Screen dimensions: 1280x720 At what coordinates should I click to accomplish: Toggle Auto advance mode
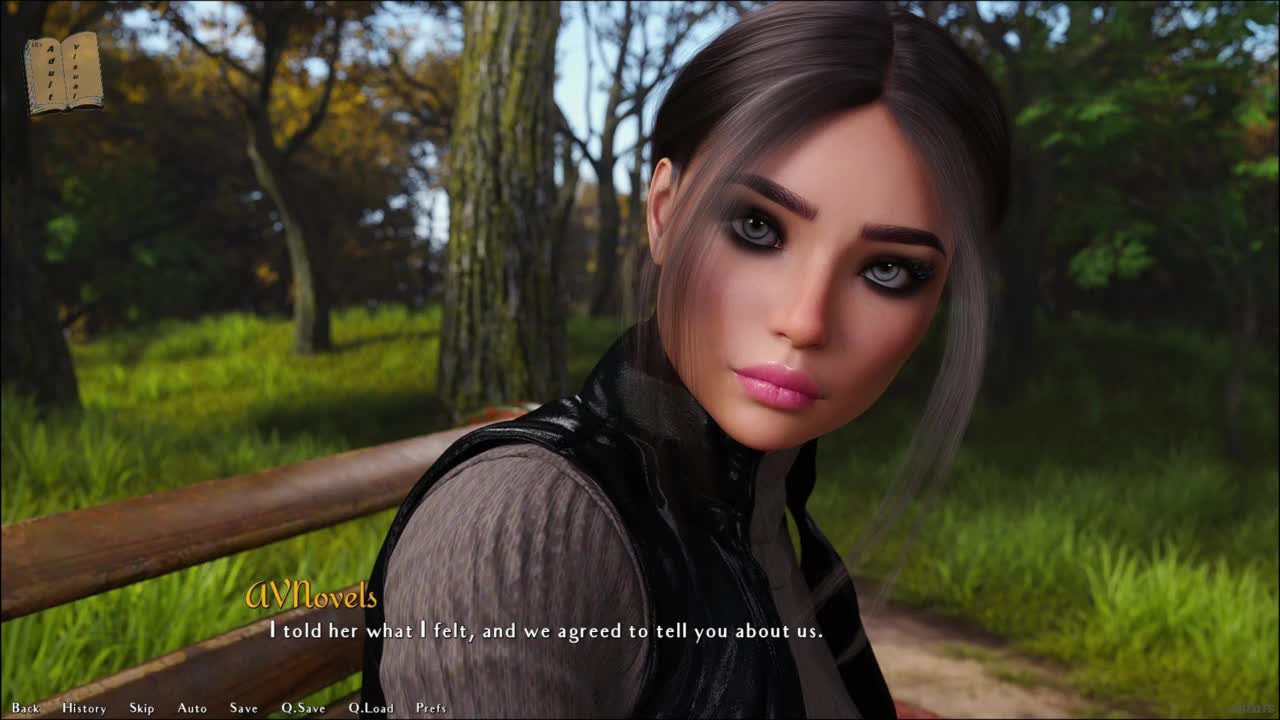click(192, 708)
